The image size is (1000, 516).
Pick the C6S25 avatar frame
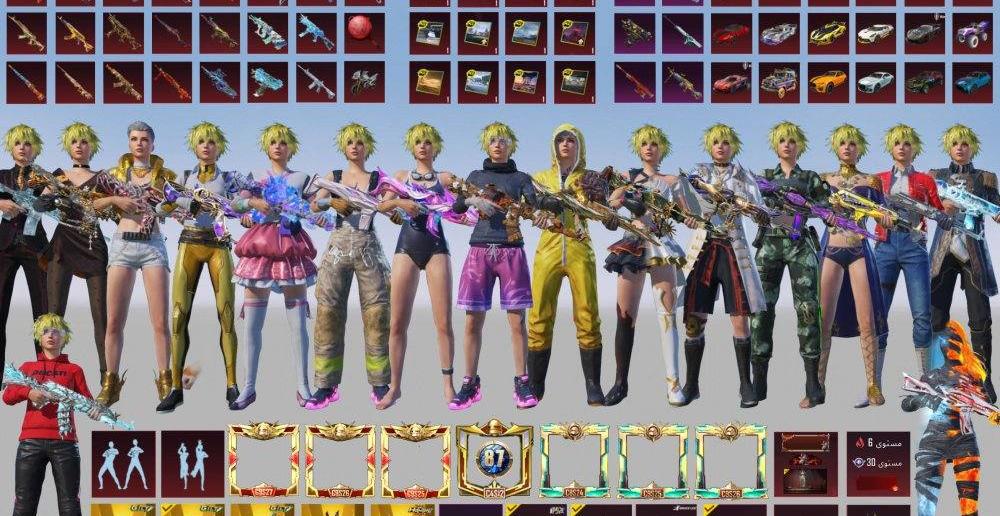tap(416, 460)
